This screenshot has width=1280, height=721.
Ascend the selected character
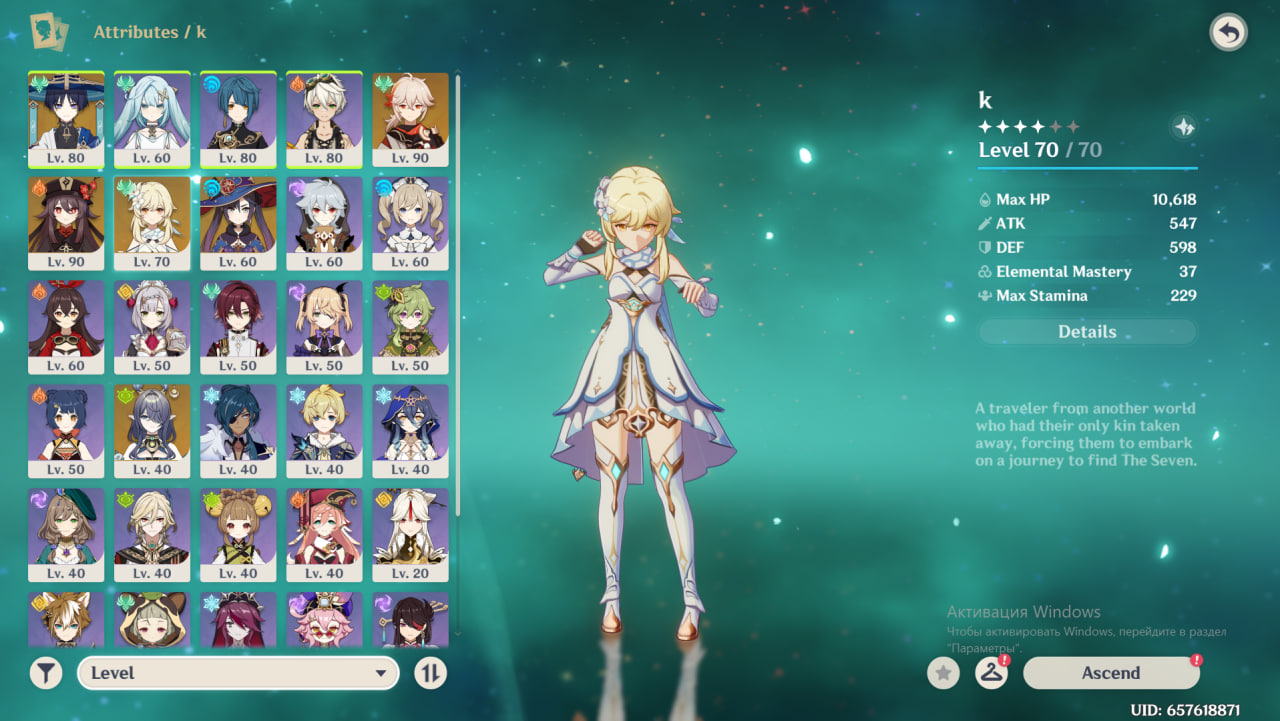(1110, 673)
